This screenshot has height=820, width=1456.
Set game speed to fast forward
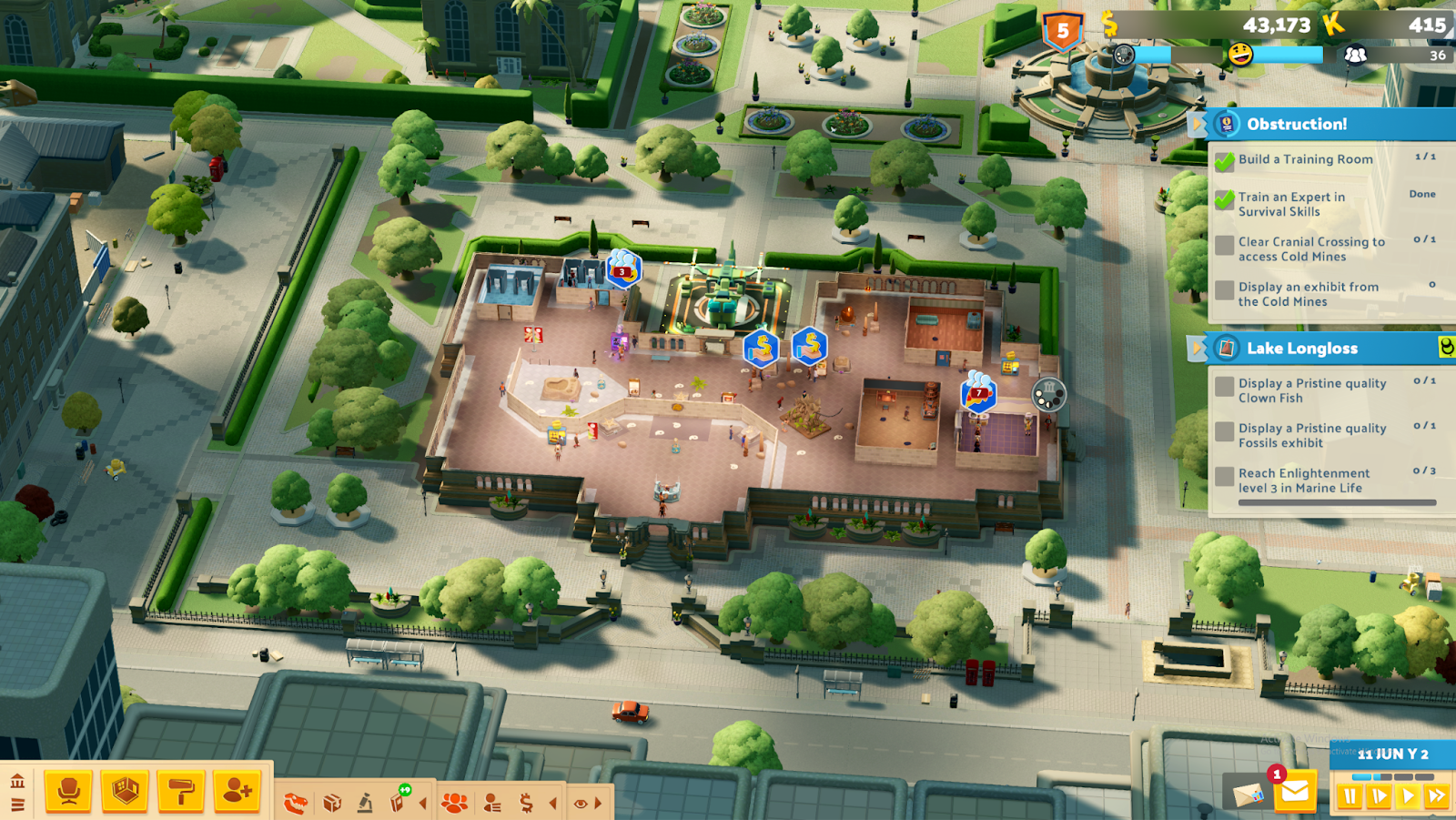[1437, 796]
